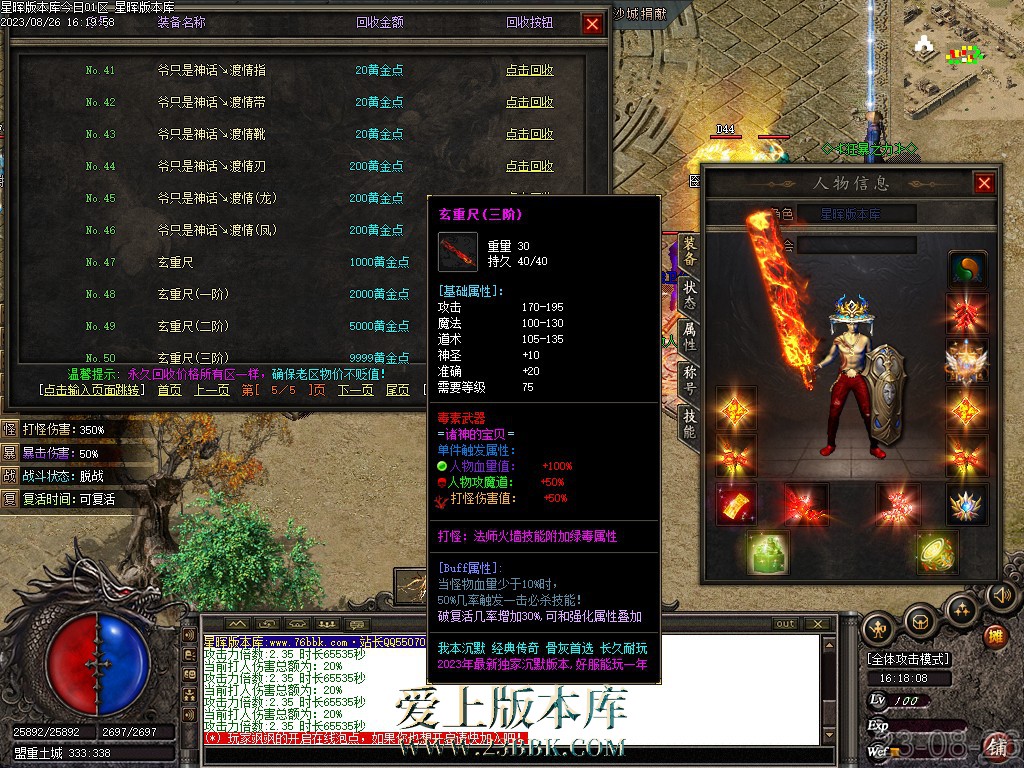This screenshot has width=1024, height=768.
Task: Click the chat window out button
Action: click(786, 624)
